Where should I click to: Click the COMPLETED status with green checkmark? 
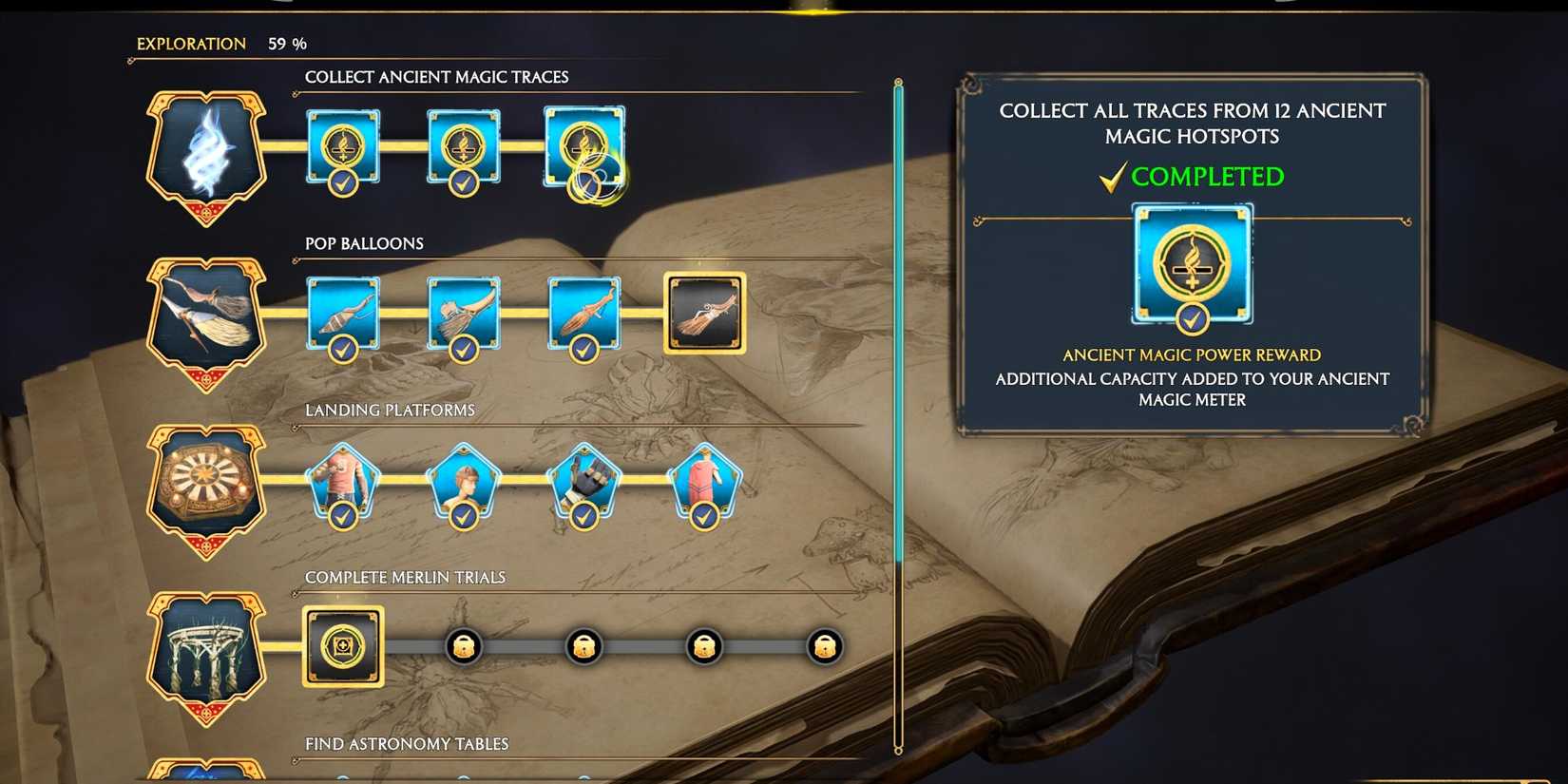(x=1192, y=177)
